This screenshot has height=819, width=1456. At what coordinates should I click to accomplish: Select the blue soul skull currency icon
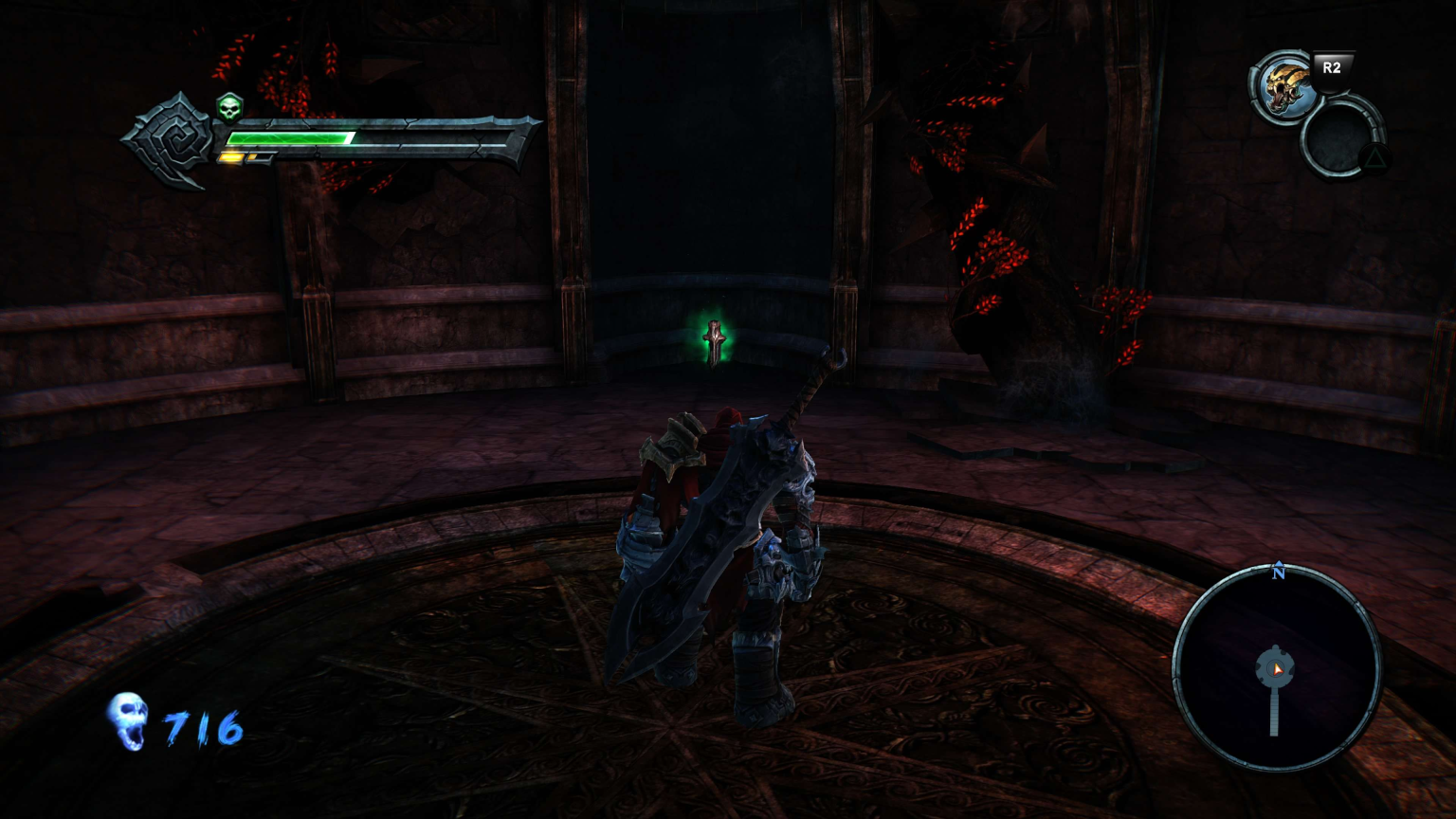(129, 721)
